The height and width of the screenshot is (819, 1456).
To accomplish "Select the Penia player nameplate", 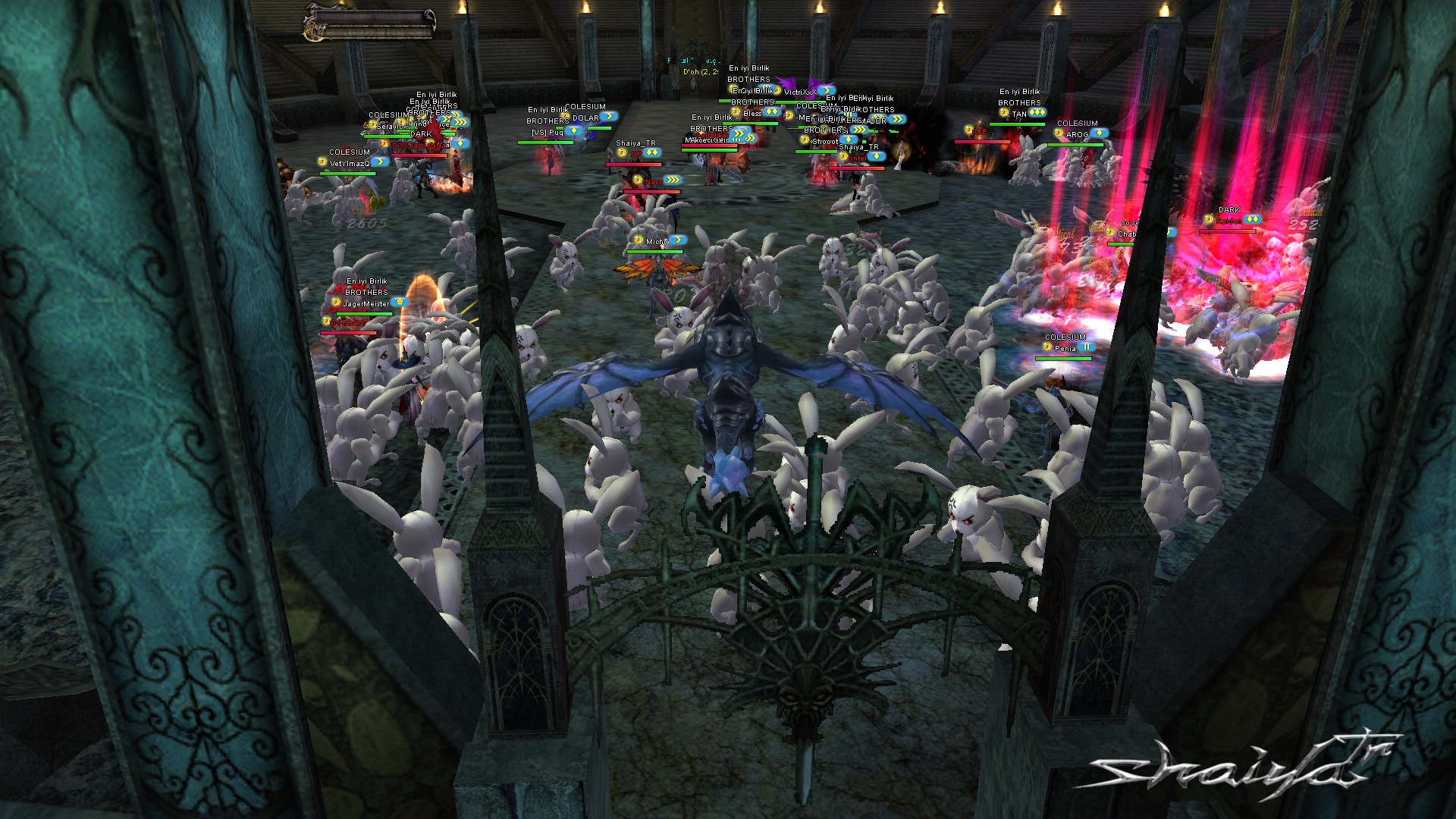I will pos(1065,349).
